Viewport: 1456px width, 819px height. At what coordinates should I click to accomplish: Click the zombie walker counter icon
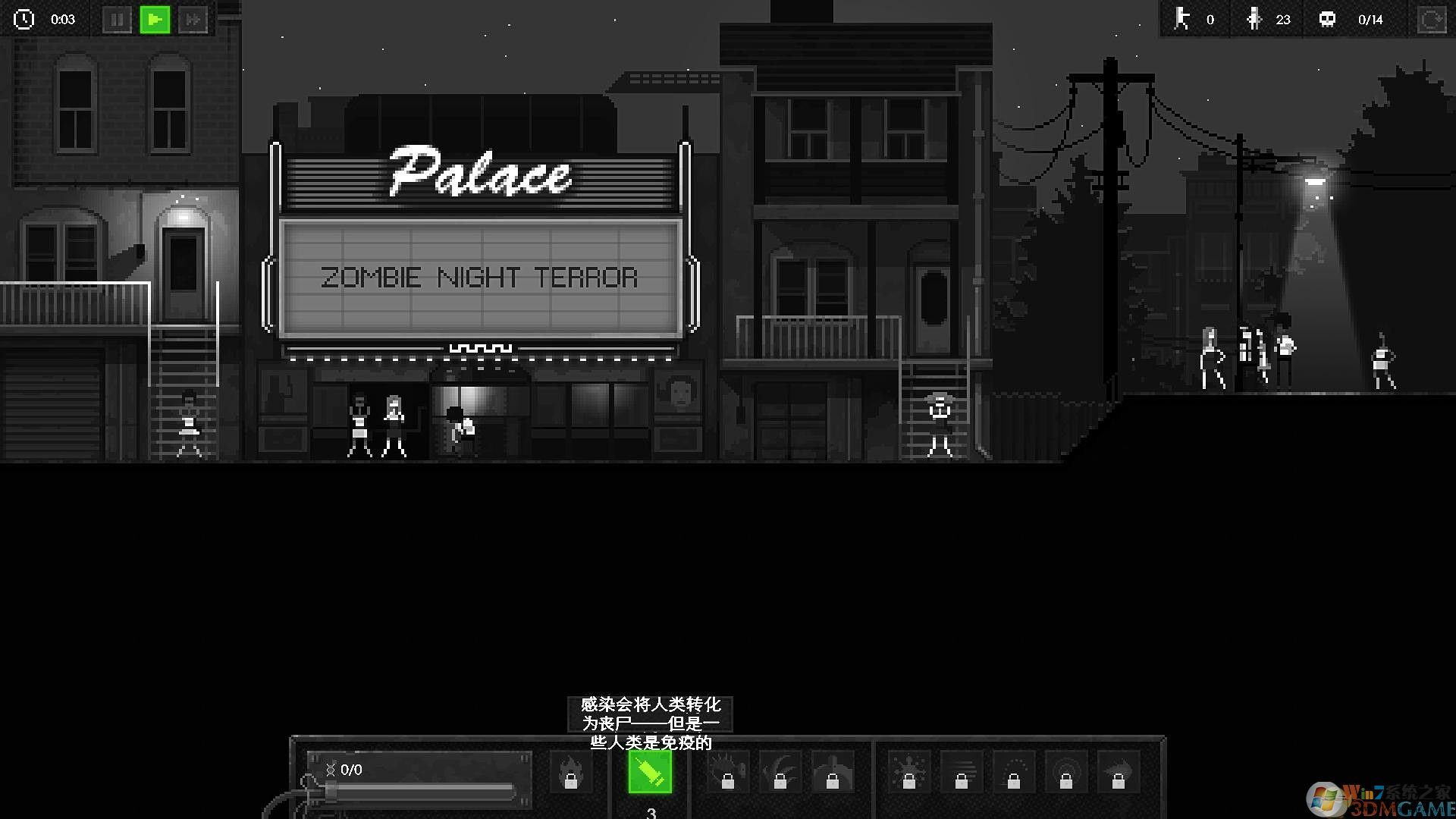[x=1183, y=20]
